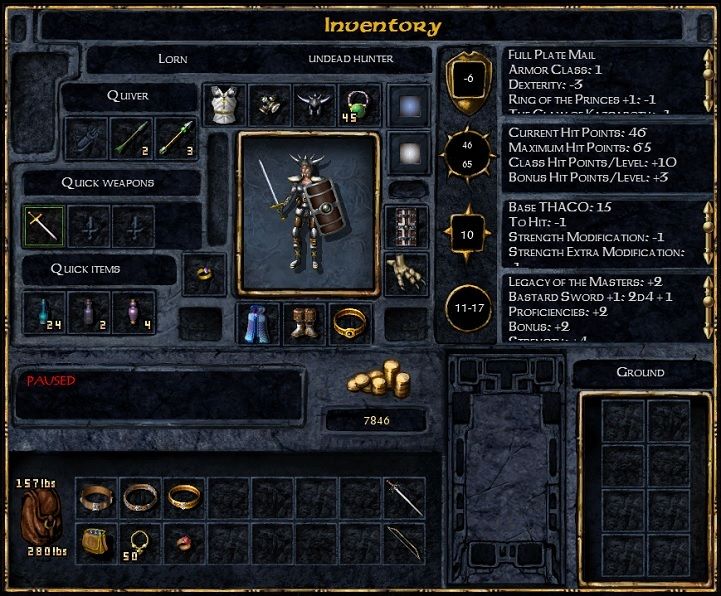Screen dimensions: 721x596
Task: Select the blue potion stack of 24
Action: pos(43,311)
